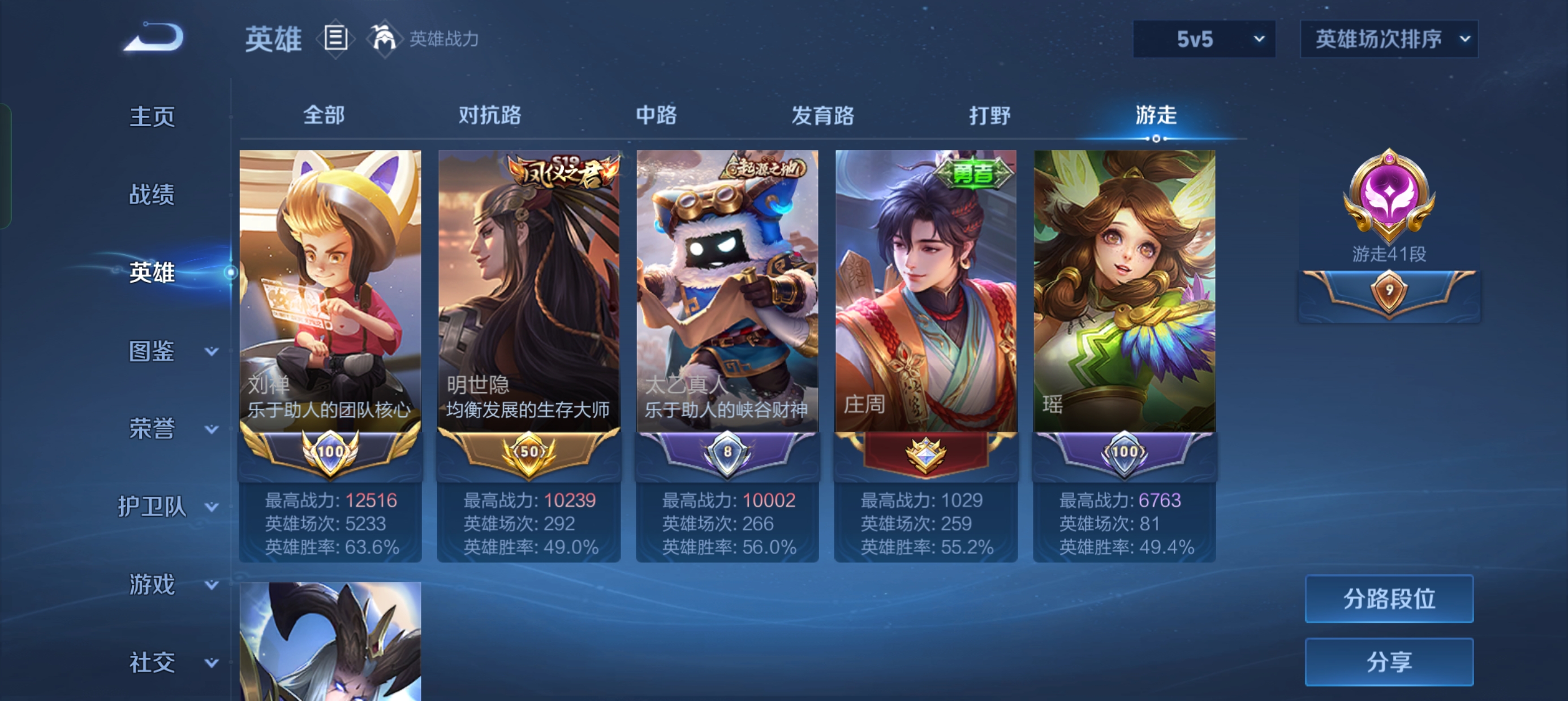Image resolution: width=1568 pixels, height=701 pixels.
Task: Open the 主页 sidebar entry
Action: [x=152, y=116]
